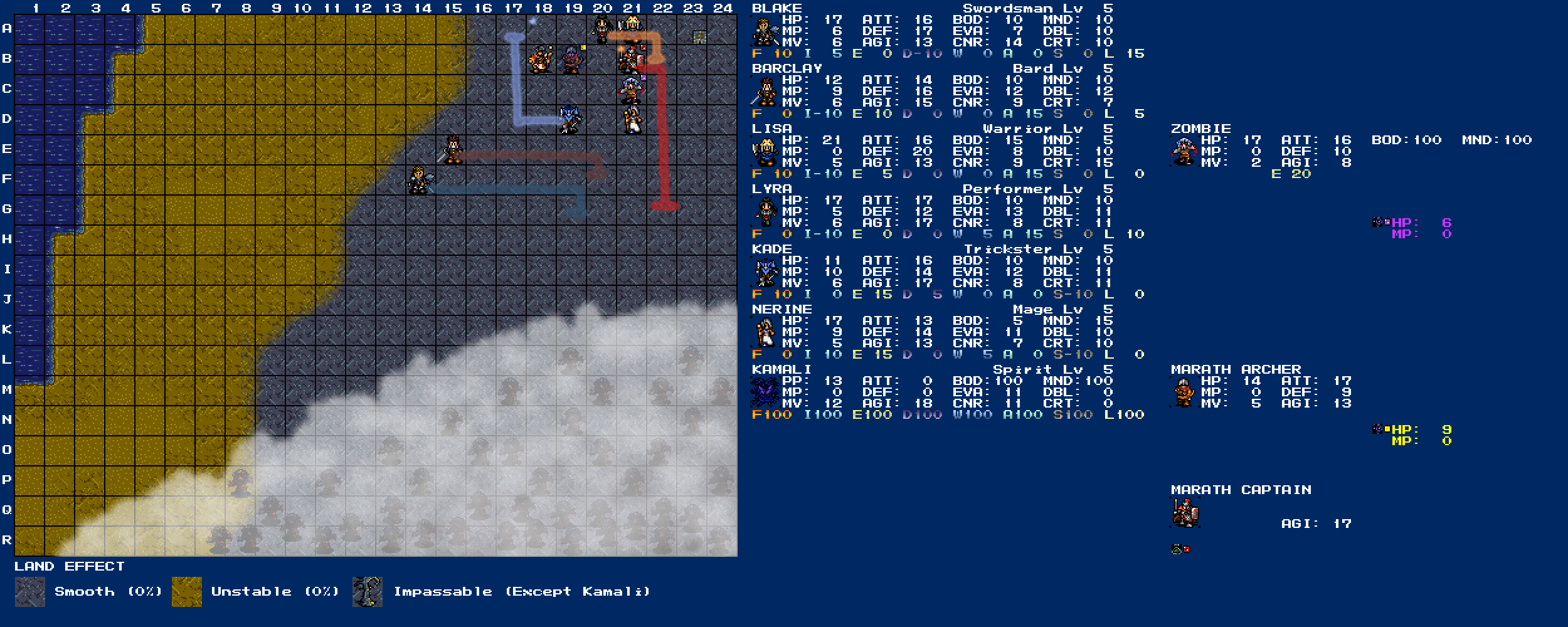
Task: Click the Smooth terrain legend swatch
Action: pos(29,592)
